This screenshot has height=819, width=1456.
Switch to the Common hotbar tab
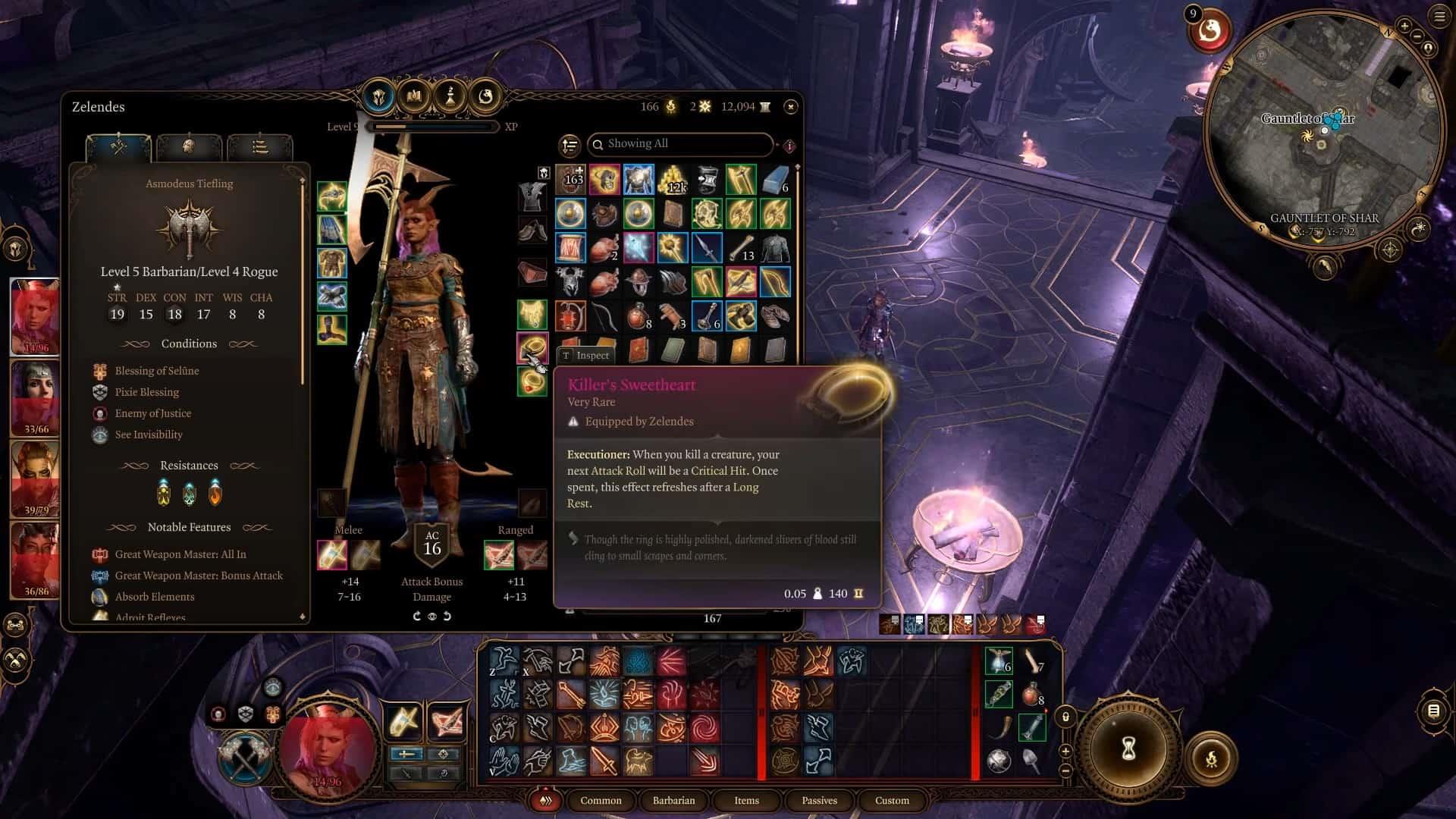pos(601,800)
